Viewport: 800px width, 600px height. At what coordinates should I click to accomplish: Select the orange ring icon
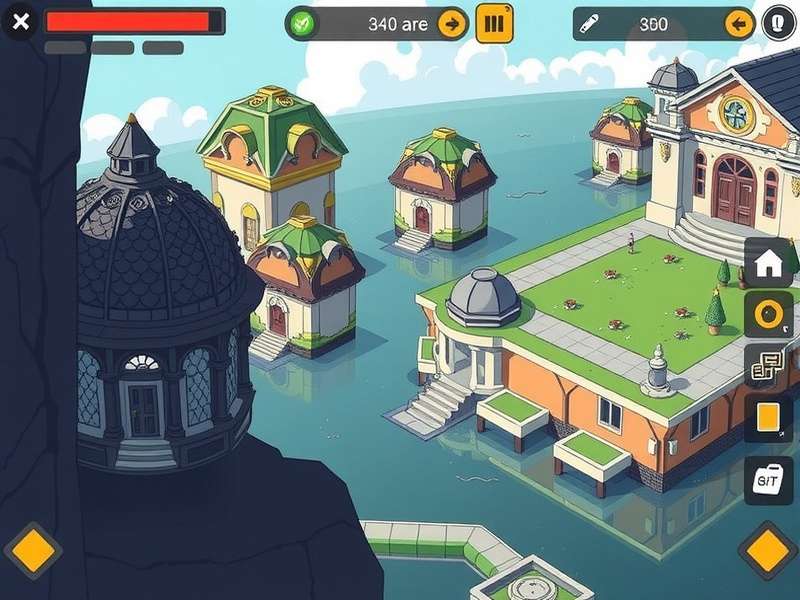pos(768,316)
